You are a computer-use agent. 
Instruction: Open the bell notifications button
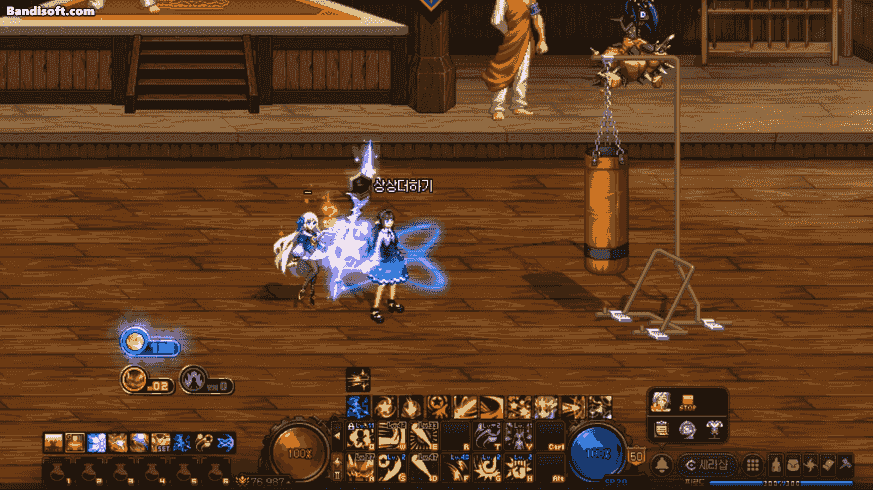(661, 465)
